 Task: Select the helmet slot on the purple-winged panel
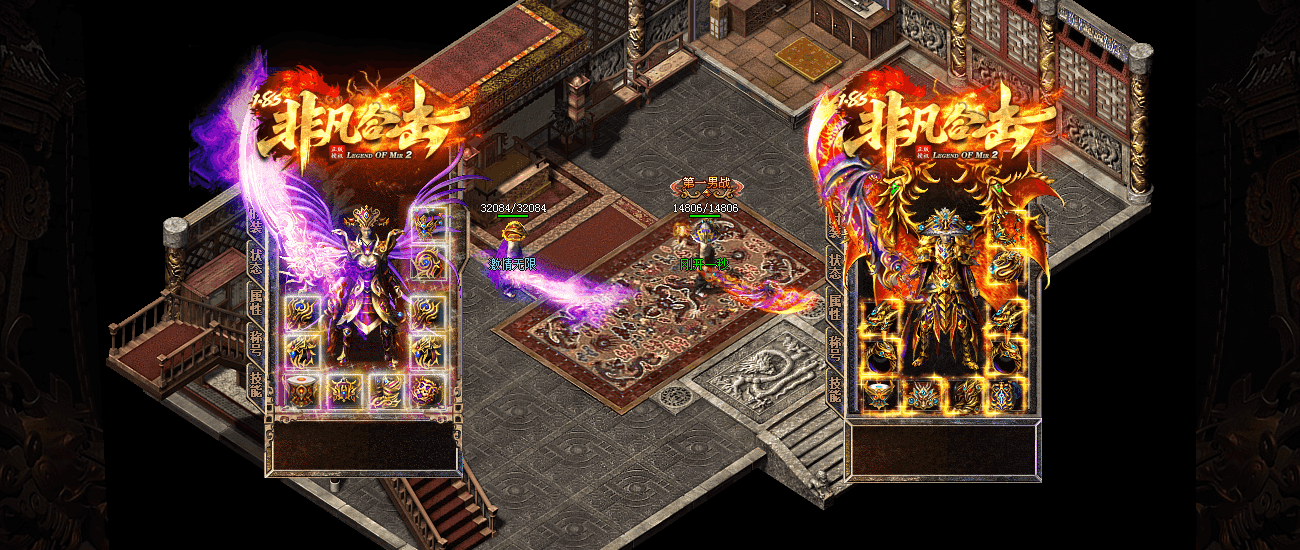[427, 224]
